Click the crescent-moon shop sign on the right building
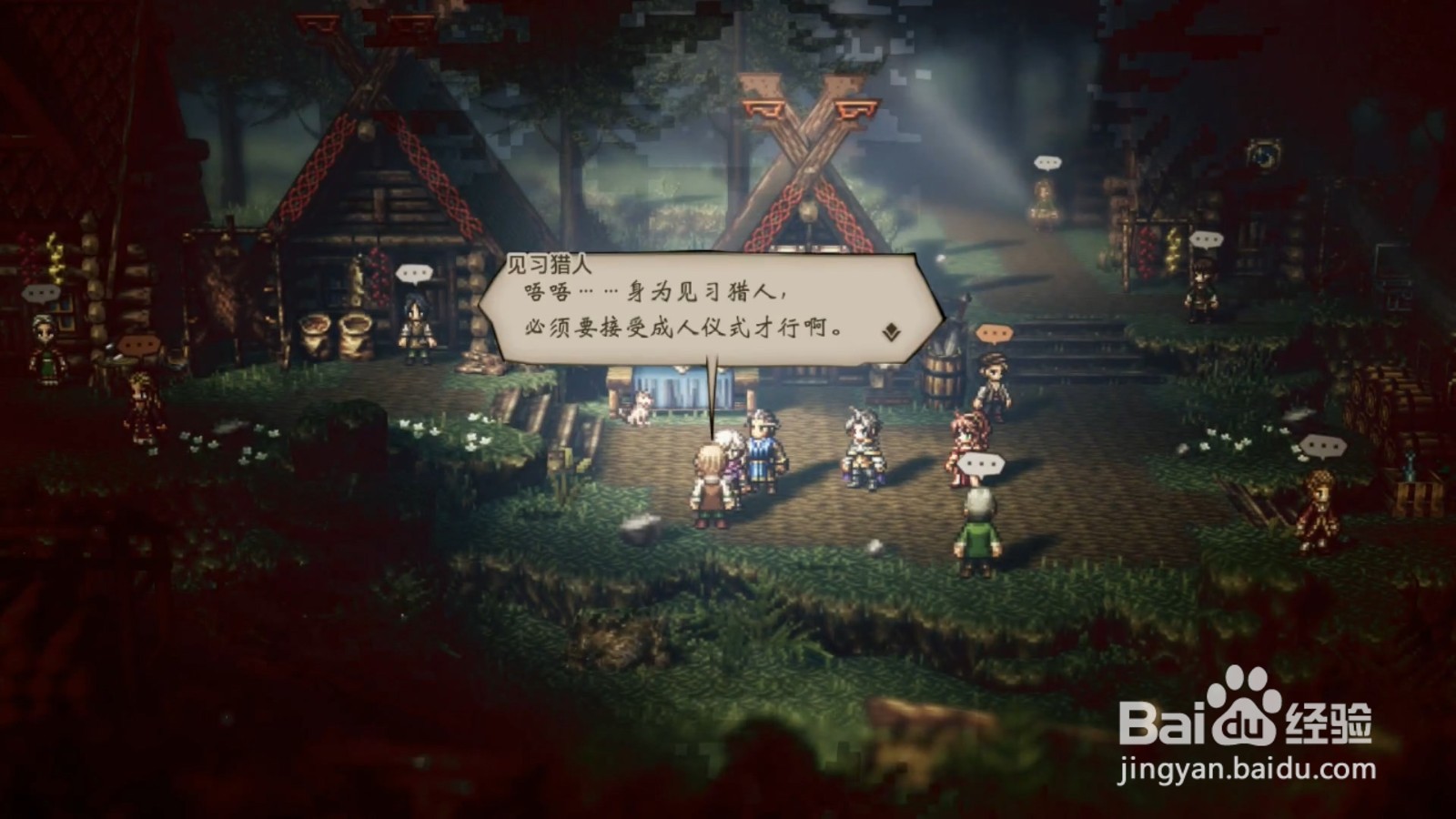Screen dimensions: 1456x819 (1264, 157)
